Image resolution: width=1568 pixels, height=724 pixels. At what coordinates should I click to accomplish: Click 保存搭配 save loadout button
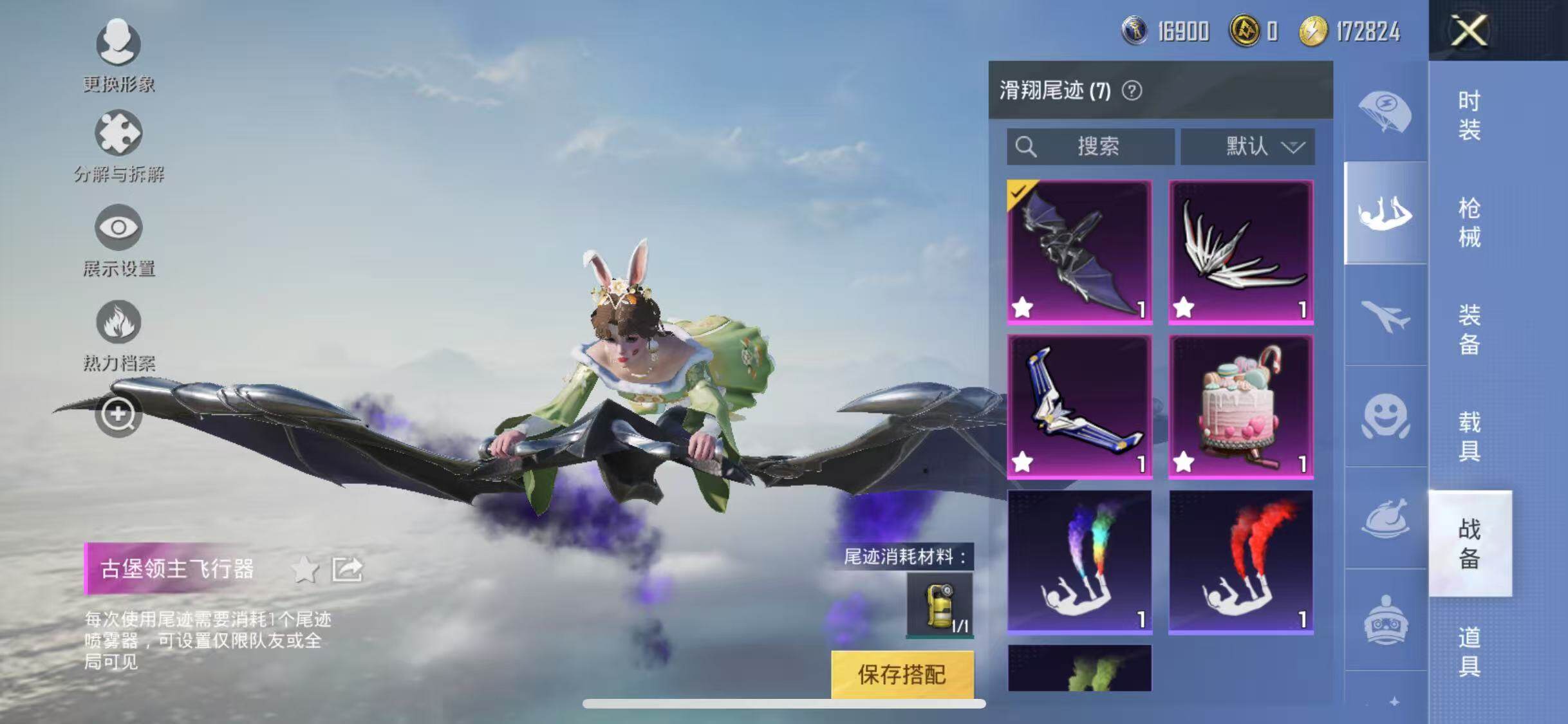902,674
